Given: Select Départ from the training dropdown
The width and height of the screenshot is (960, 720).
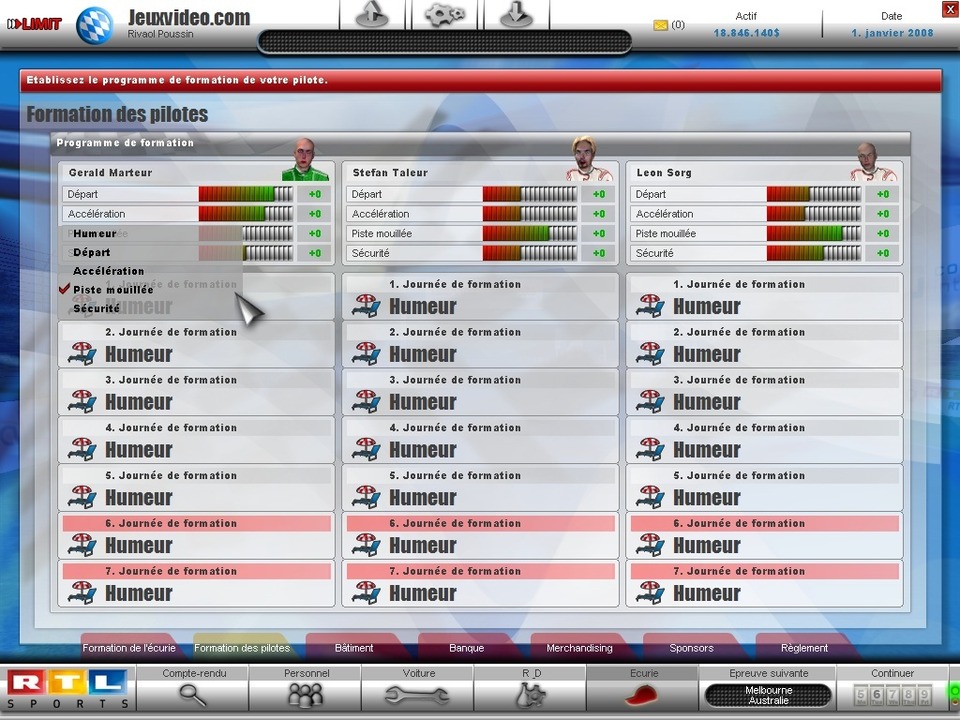Looking at the screenshot, I should coord(92,252).
